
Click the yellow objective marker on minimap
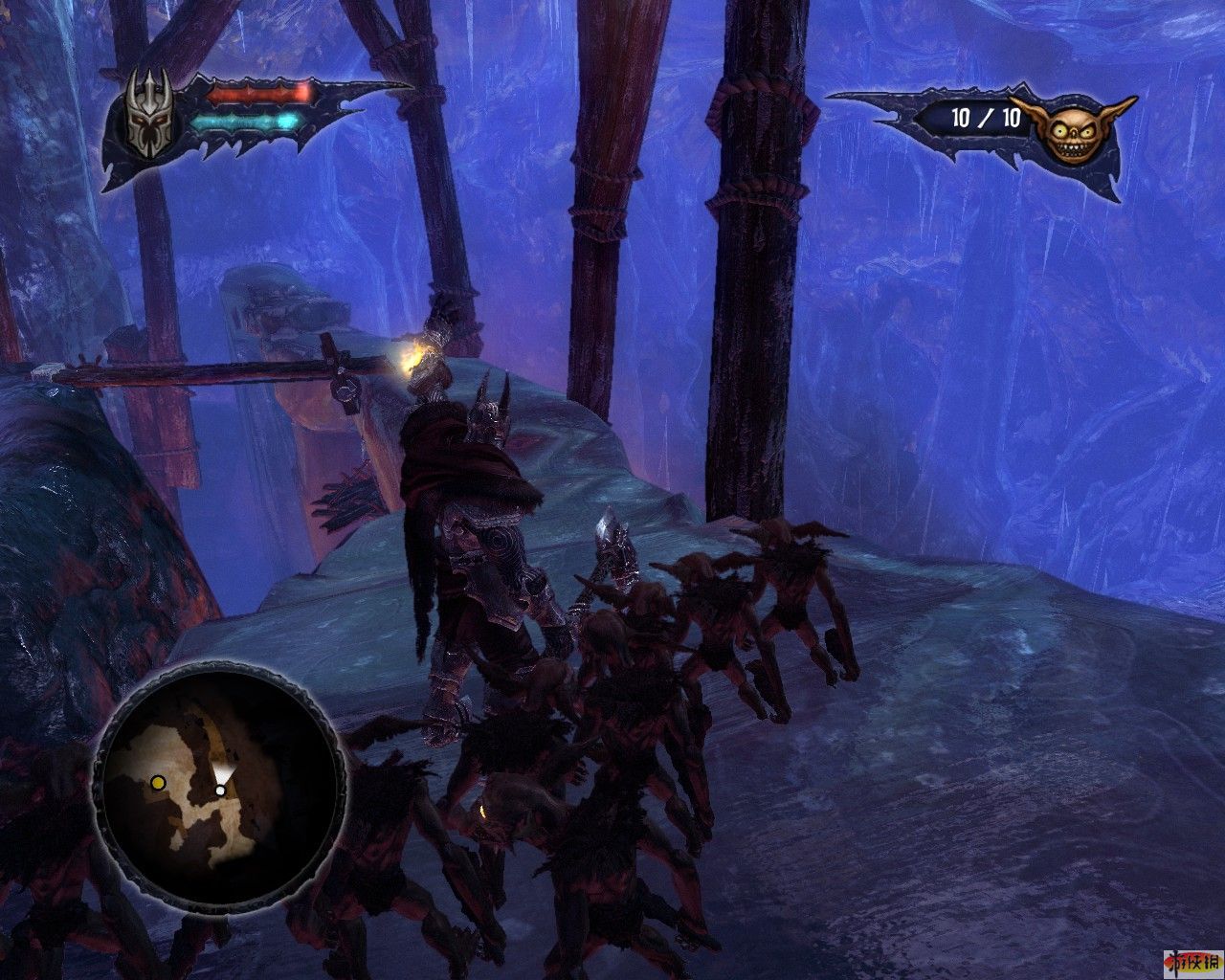158,783
